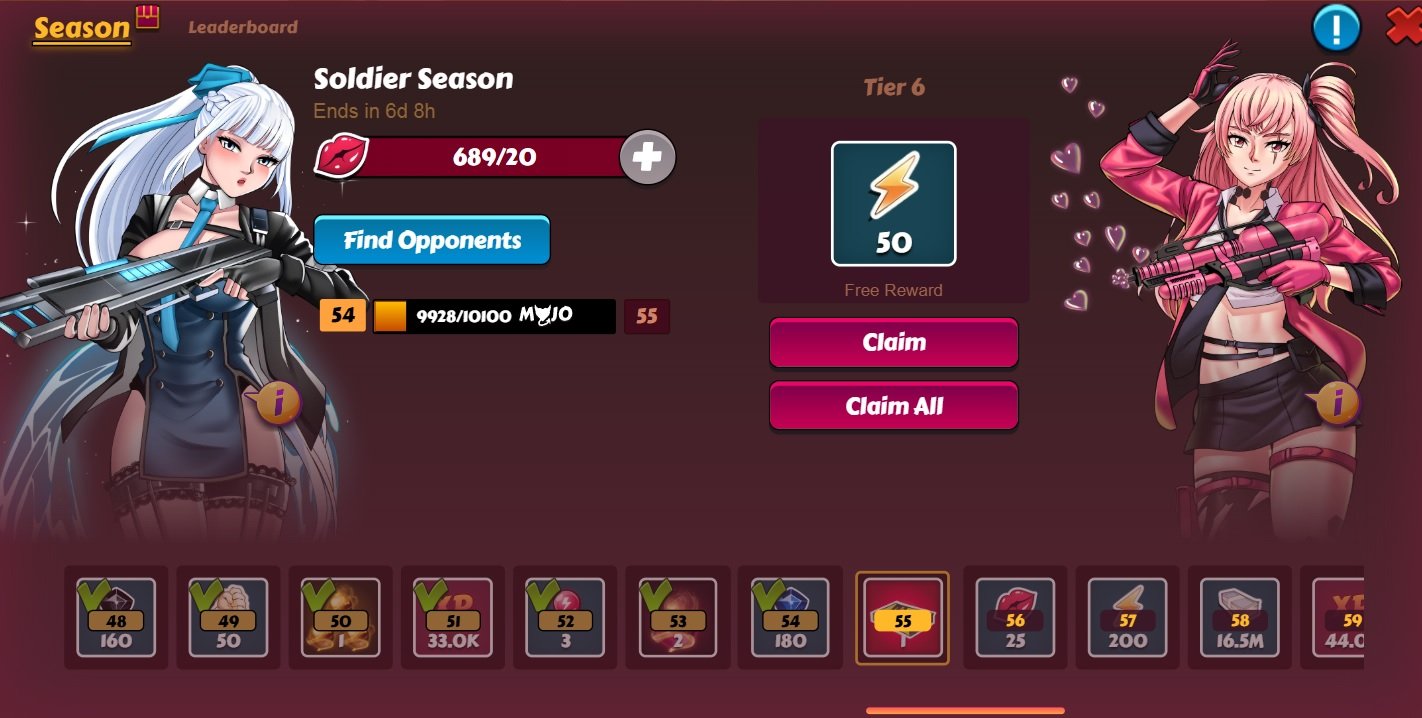
Task: Select the tier 58 cash reward tile
Action: click(1240, 618)
